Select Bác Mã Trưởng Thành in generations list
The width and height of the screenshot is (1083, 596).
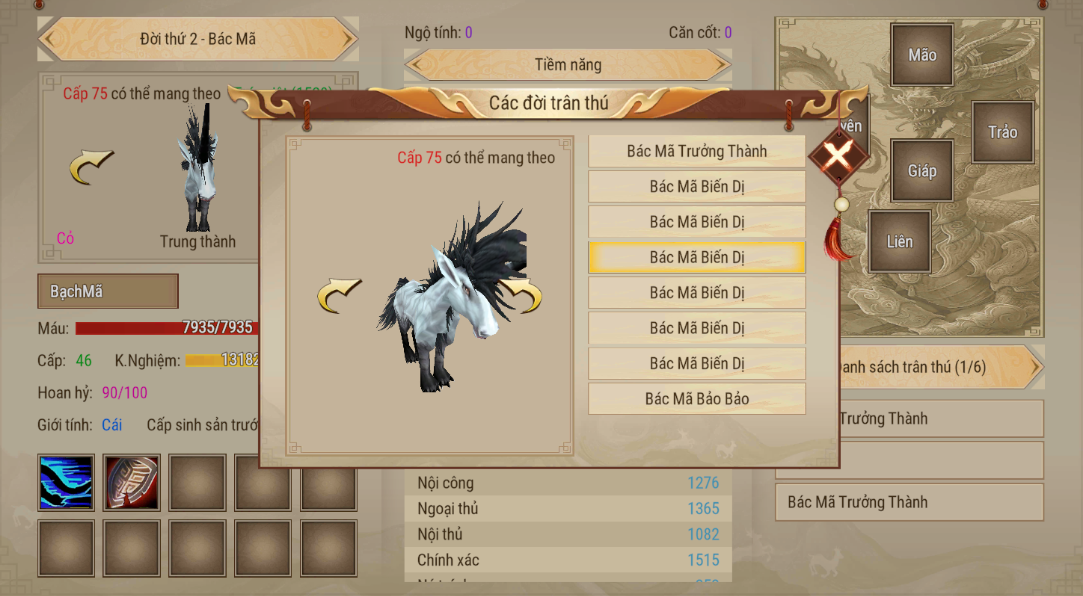point(696,151)
